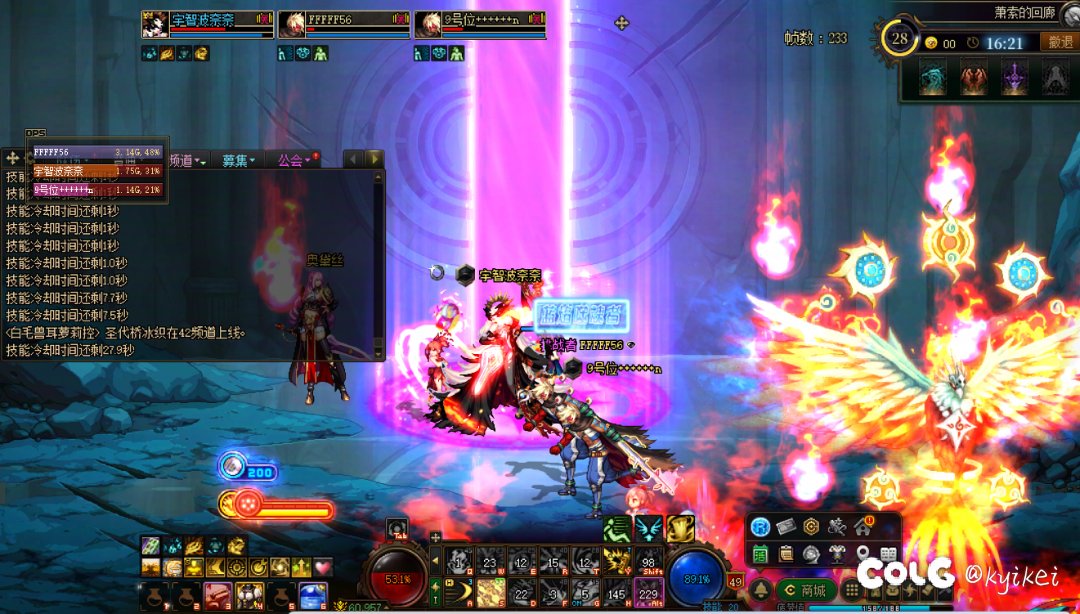Click the right arrow on chat window

374,159
